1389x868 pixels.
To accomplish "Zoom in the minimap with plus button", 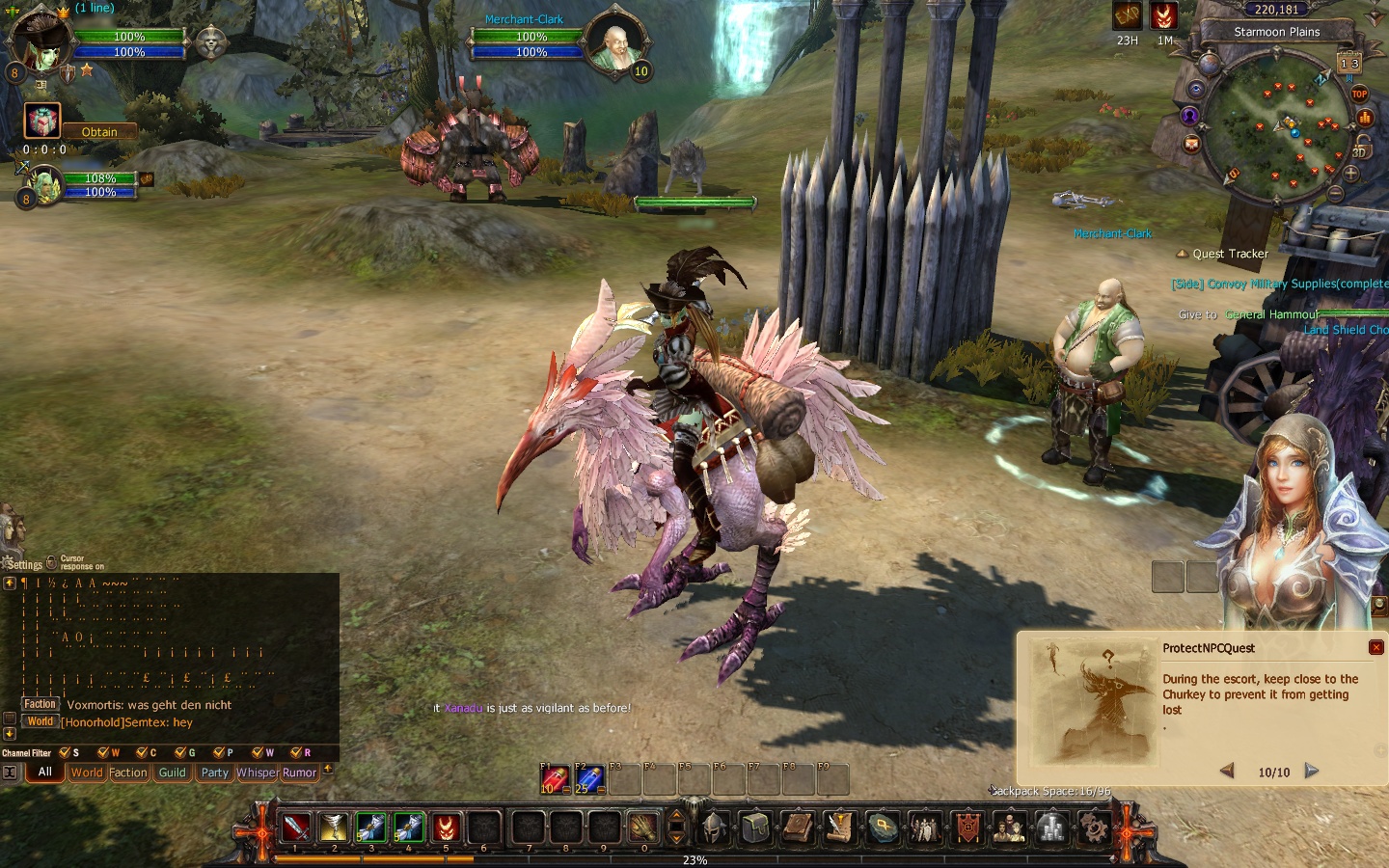I will [x=1350, y=175].
